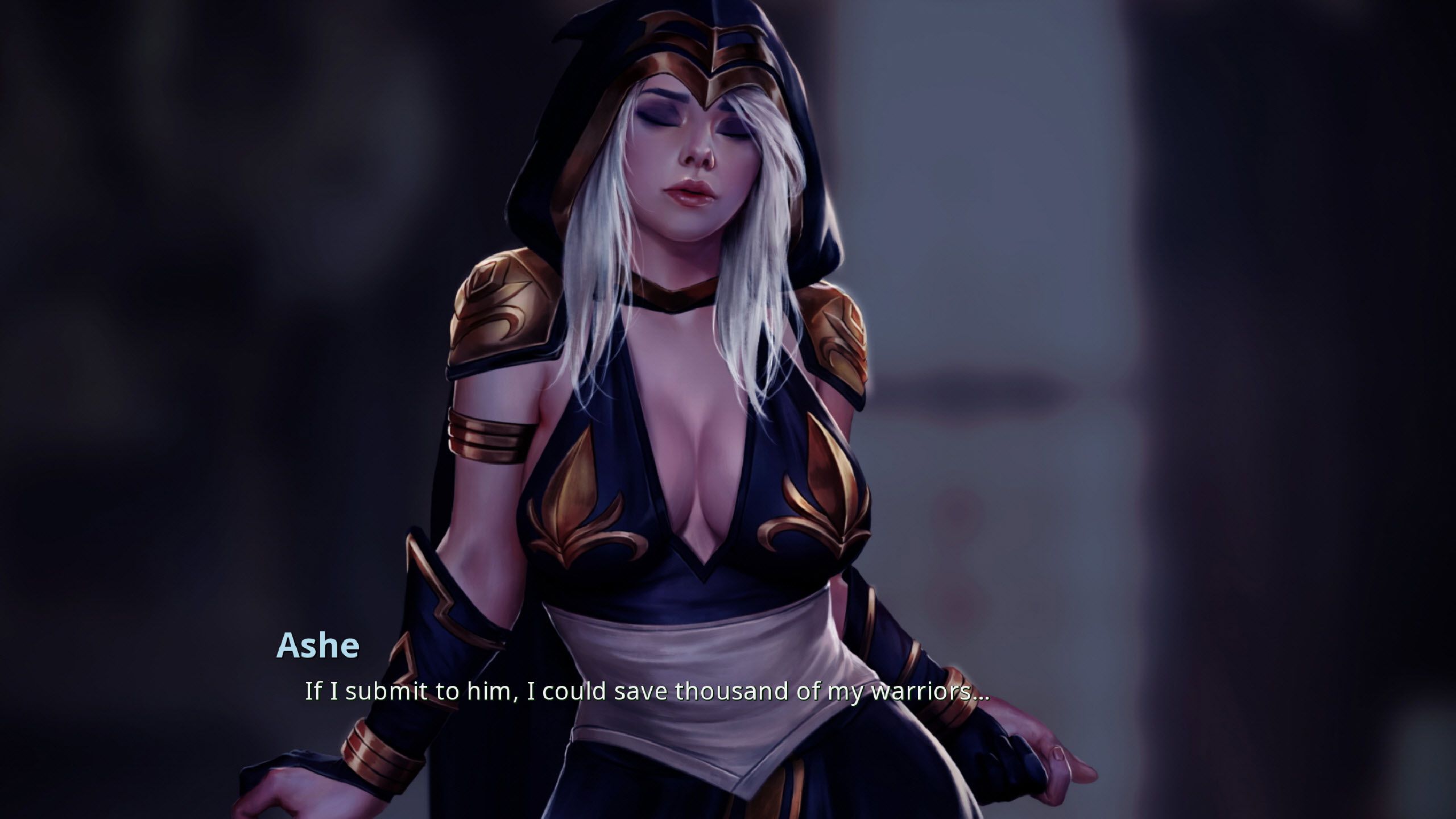Click the blurred background left of Ashe

[x=171, y=341]
